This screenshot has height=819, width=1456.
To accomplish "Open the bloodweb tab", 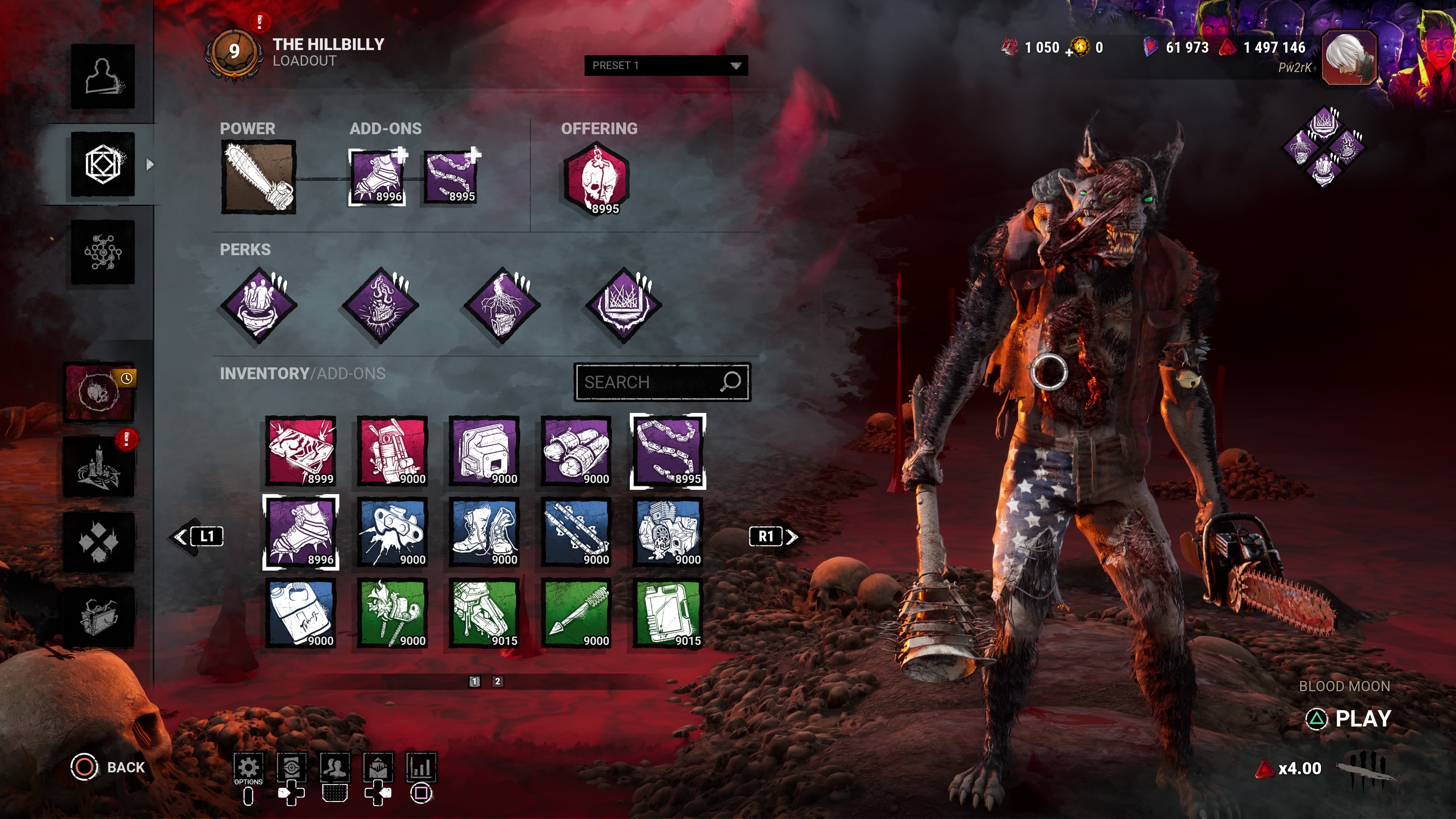I will coord(102,252).
